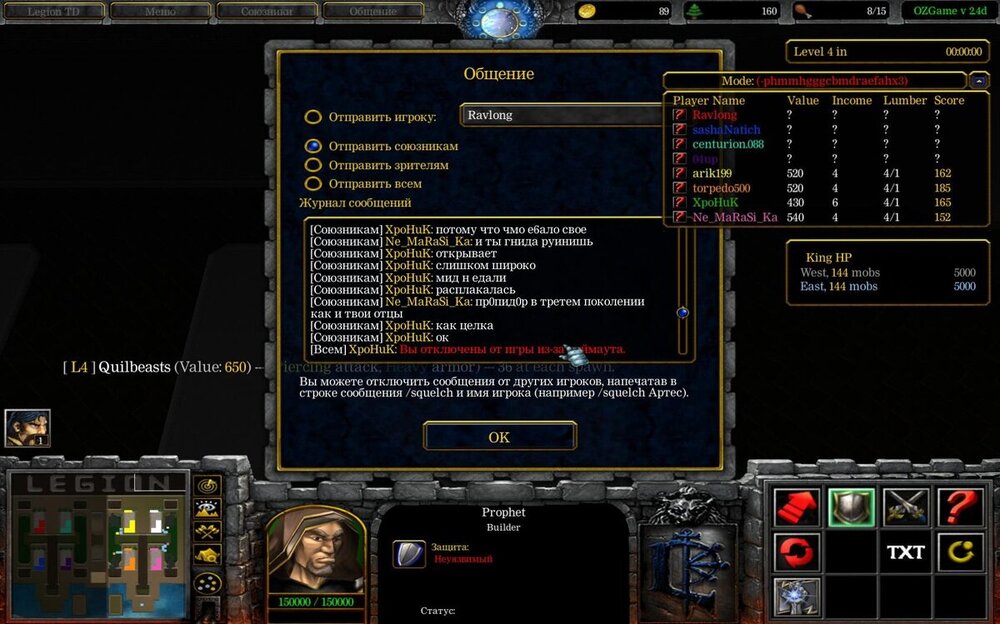Click the minimap signal ping button
This screenshot has width=1000, height=624.
[208, 485]
